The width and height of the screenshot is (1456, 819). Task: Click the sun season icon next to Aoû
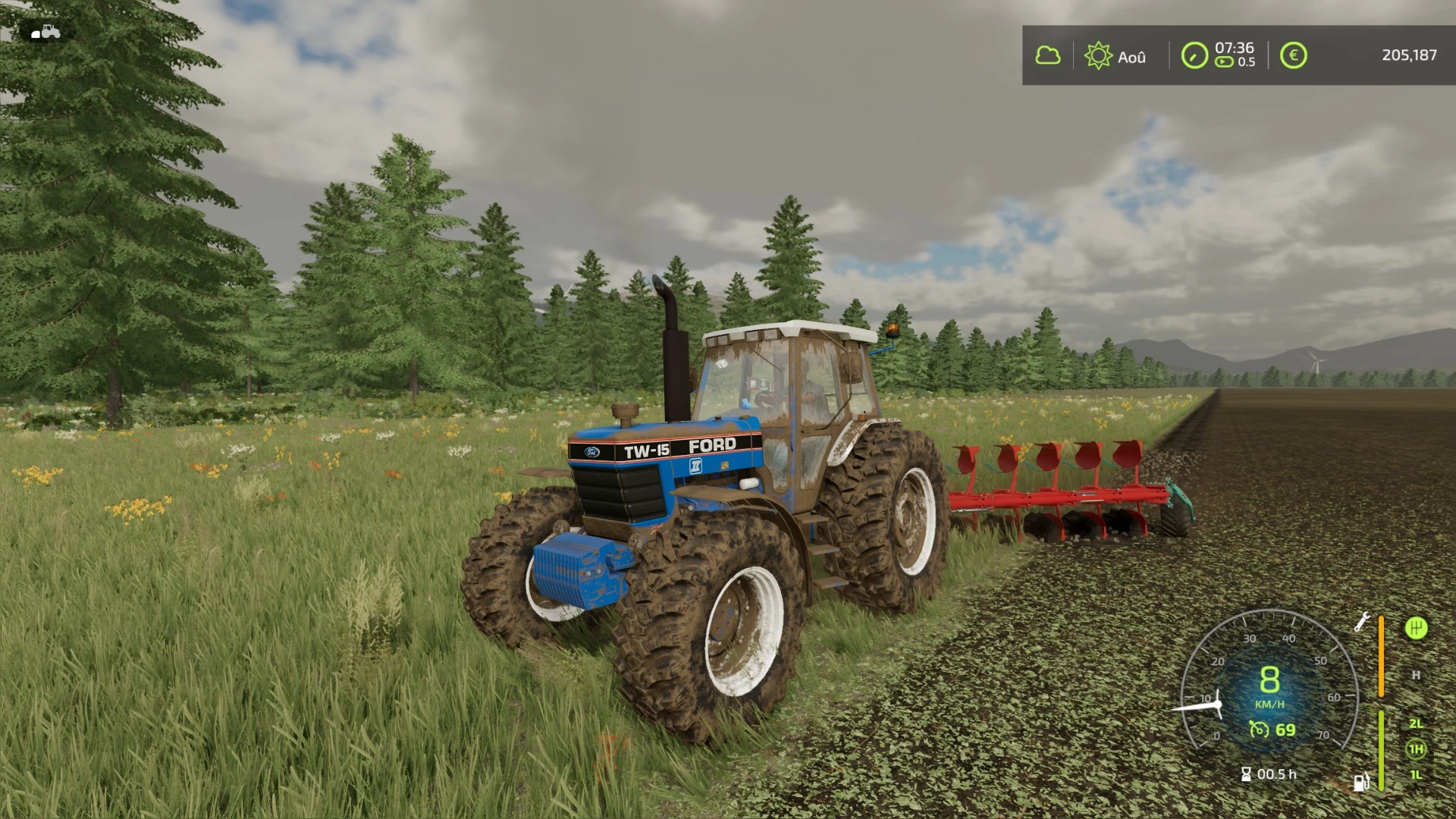tap(1100, 55)
